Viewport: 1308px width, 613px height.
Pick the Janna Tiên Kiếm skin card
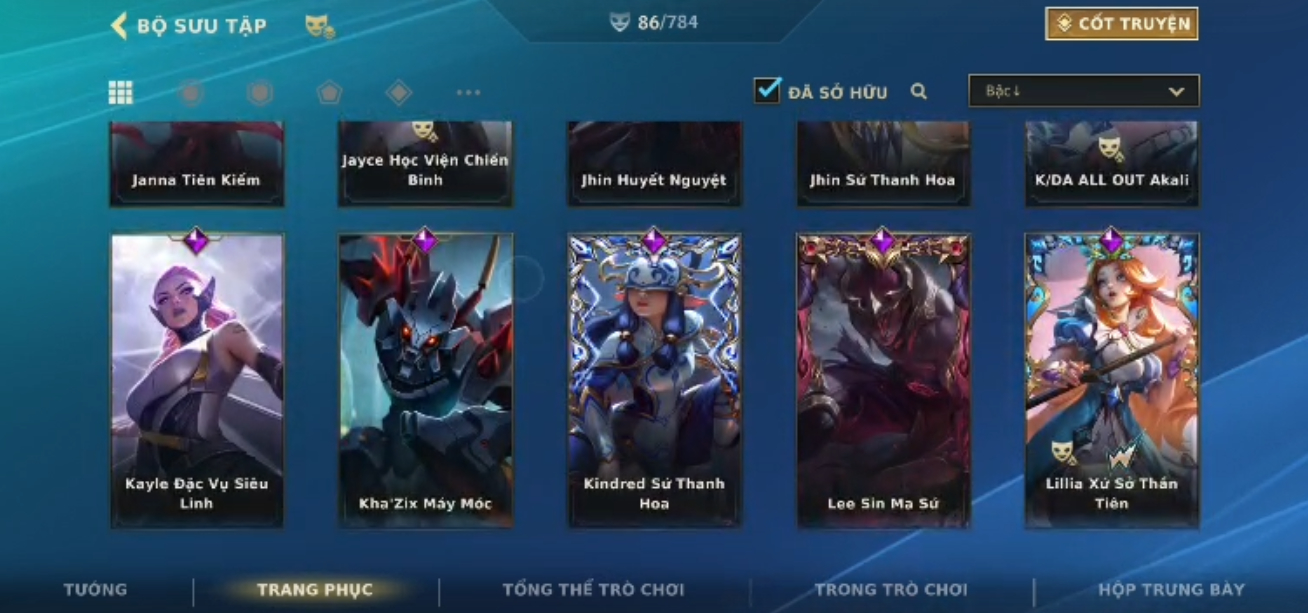pos(197,165)
